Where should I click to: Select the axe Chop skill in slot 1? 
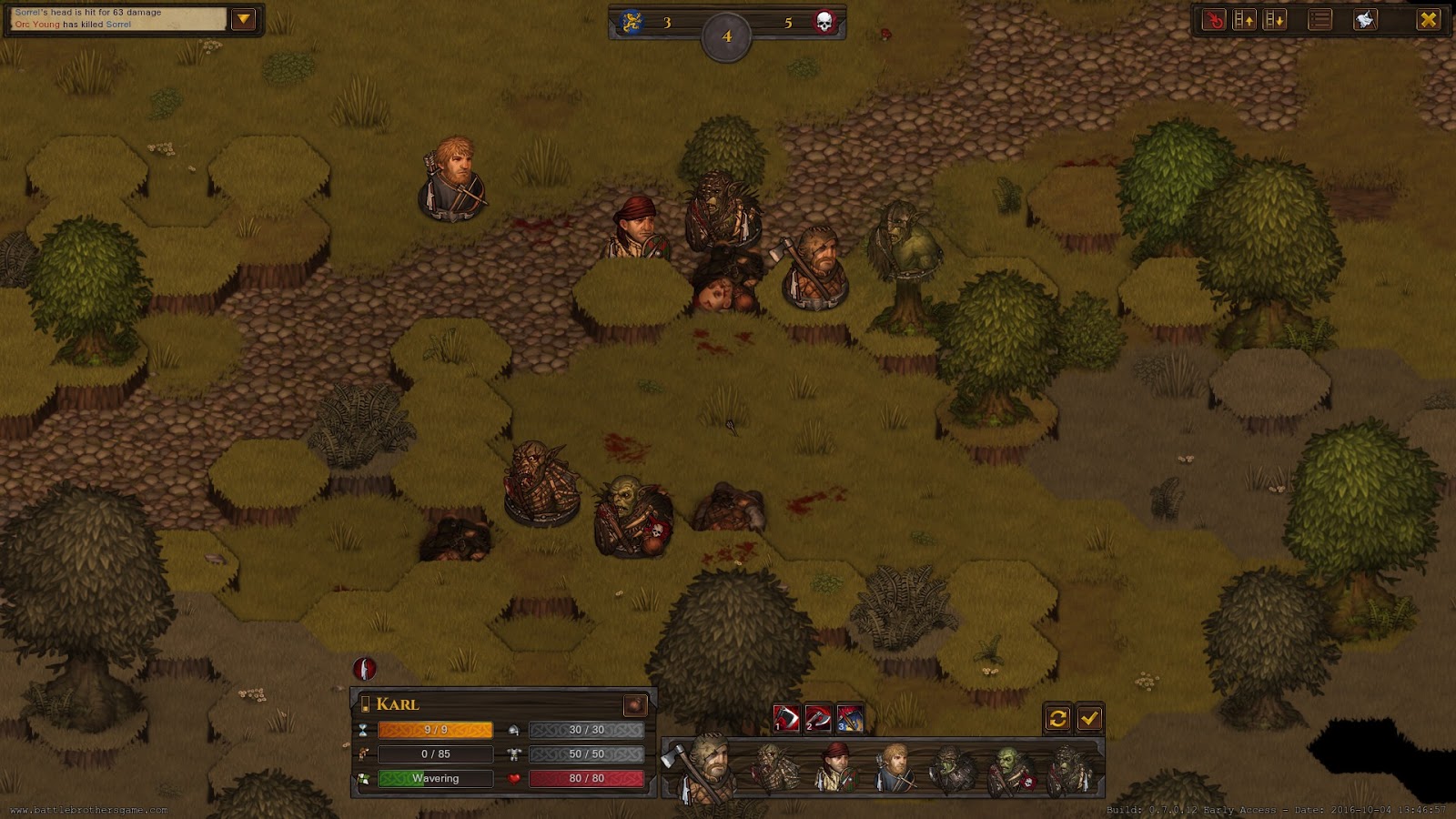click(786, 718)
